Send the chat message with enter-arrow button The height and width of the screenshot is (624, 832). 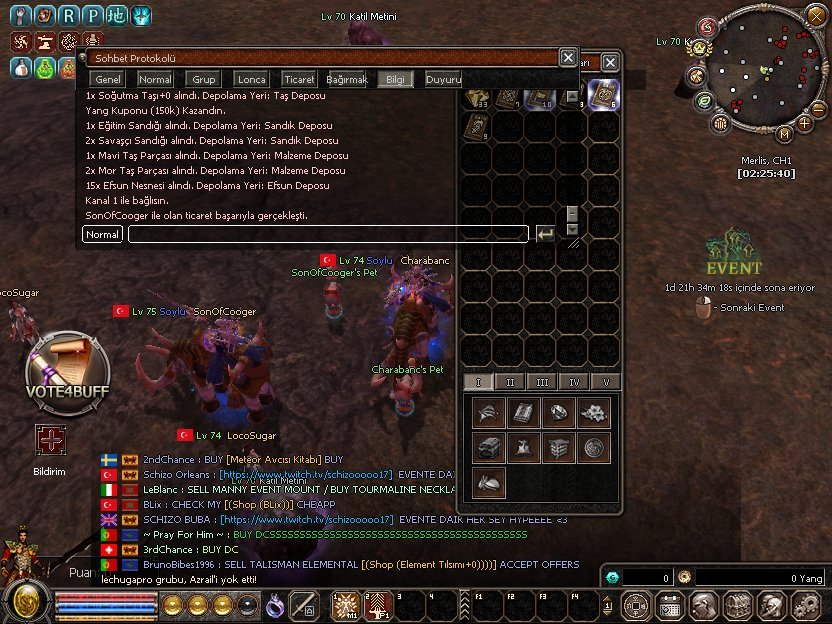(545, 234)
